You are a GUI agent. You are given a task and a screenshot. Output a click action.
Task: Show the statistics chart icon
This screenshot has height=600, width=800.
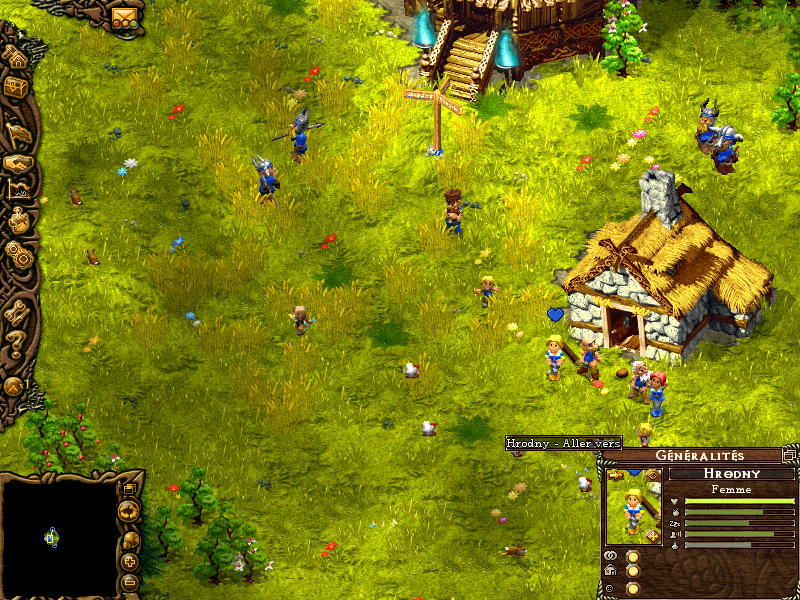[17, 190]
